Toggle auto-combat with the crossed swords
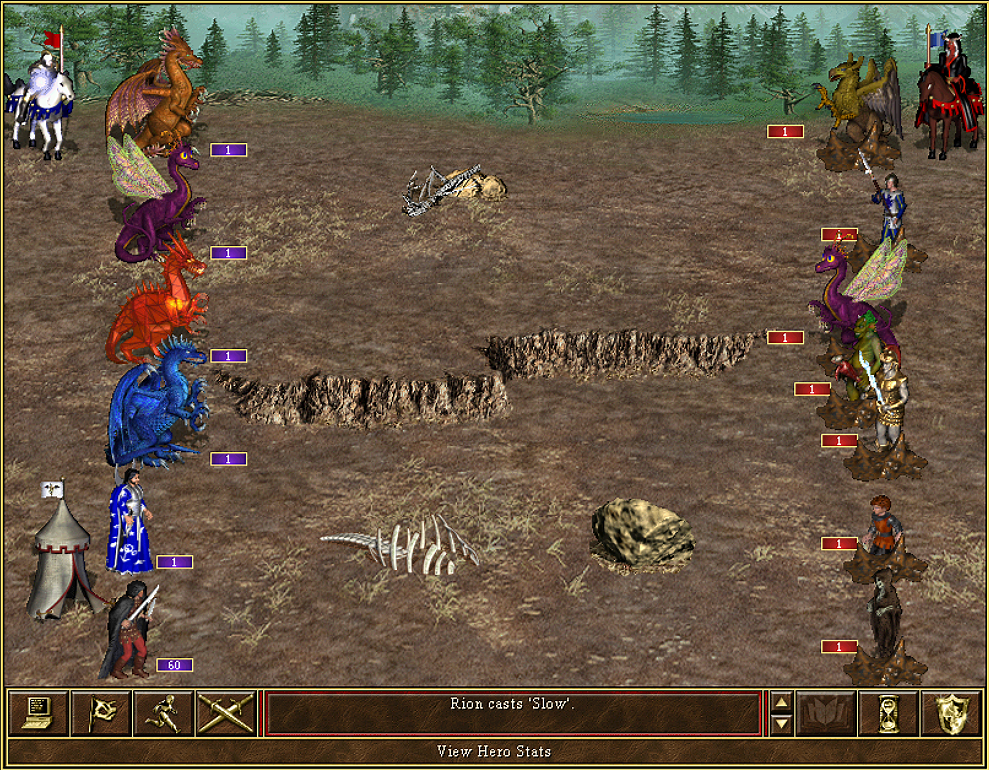989x770 pixels. [226, 712]
